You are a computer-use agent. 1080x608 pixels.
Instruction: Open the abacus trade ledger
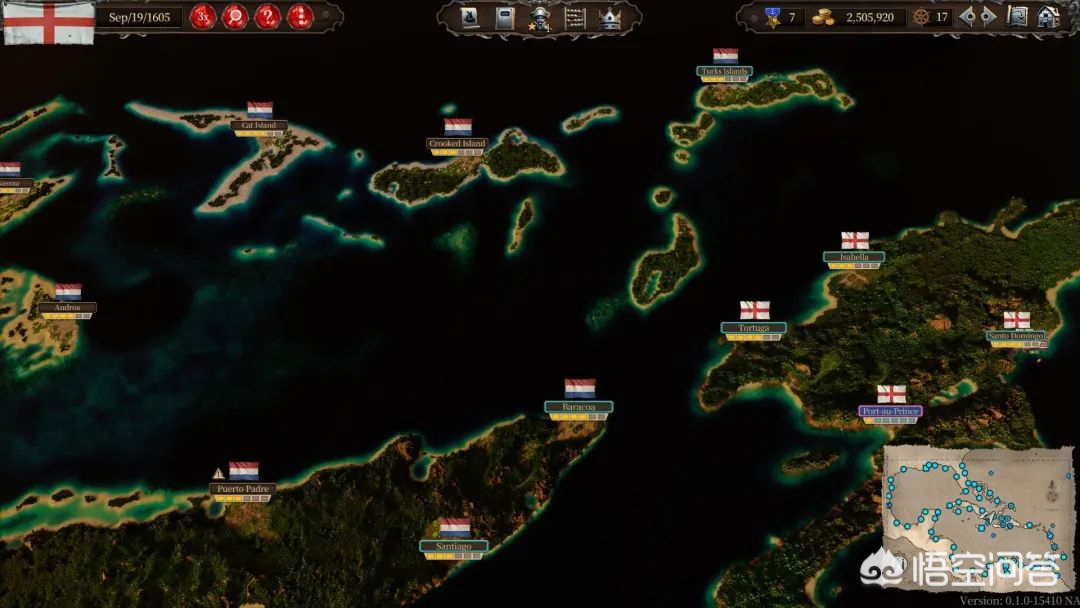pos(574,17)
